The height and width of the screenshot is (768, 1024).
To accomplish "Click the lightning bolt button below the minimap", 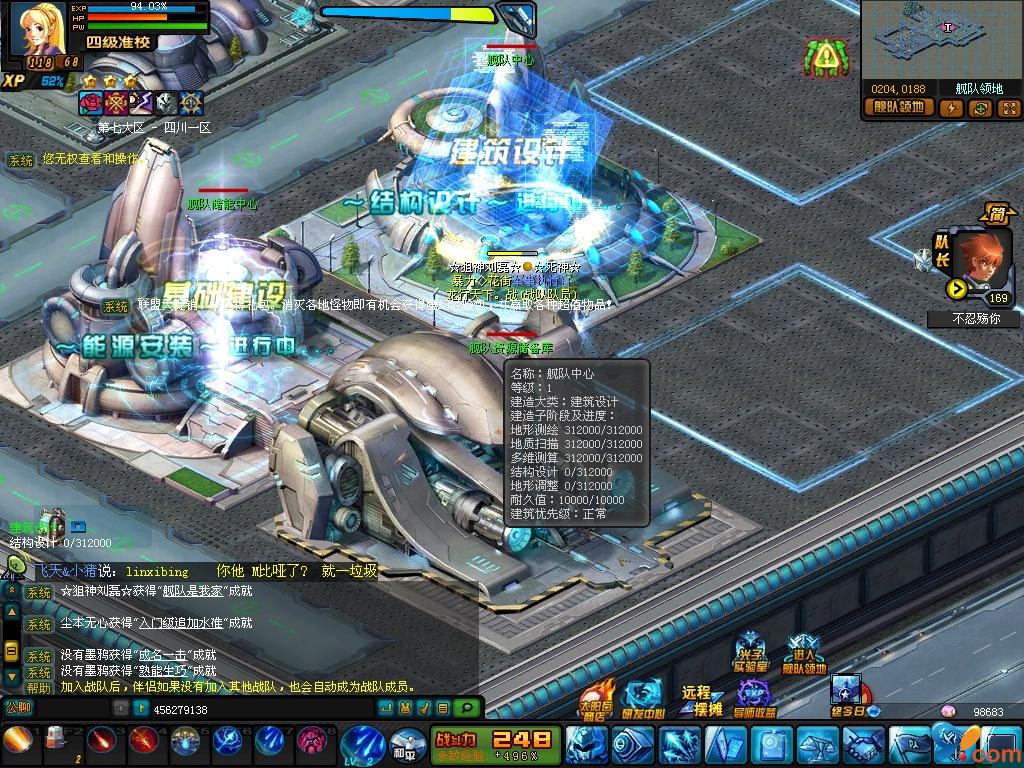I will (x=951, y=108).
